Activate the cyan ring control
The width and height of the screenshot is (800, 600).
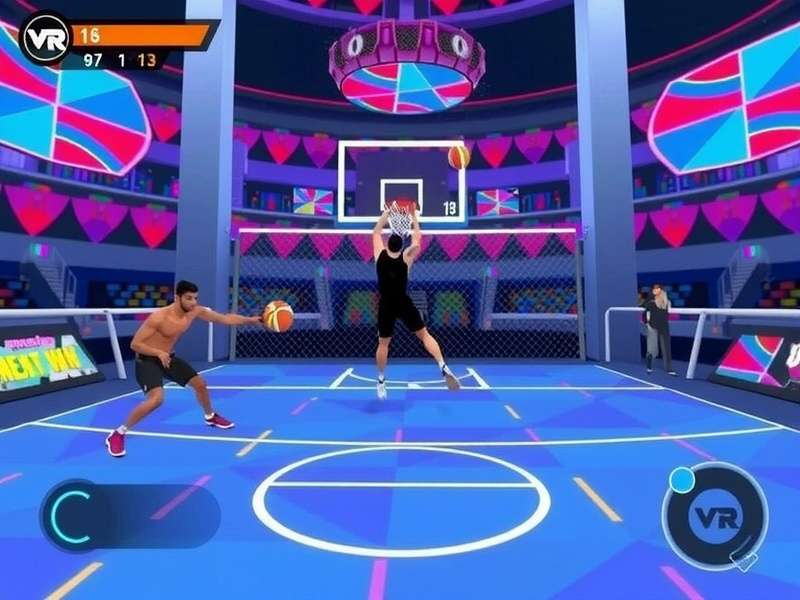(71, 515)
